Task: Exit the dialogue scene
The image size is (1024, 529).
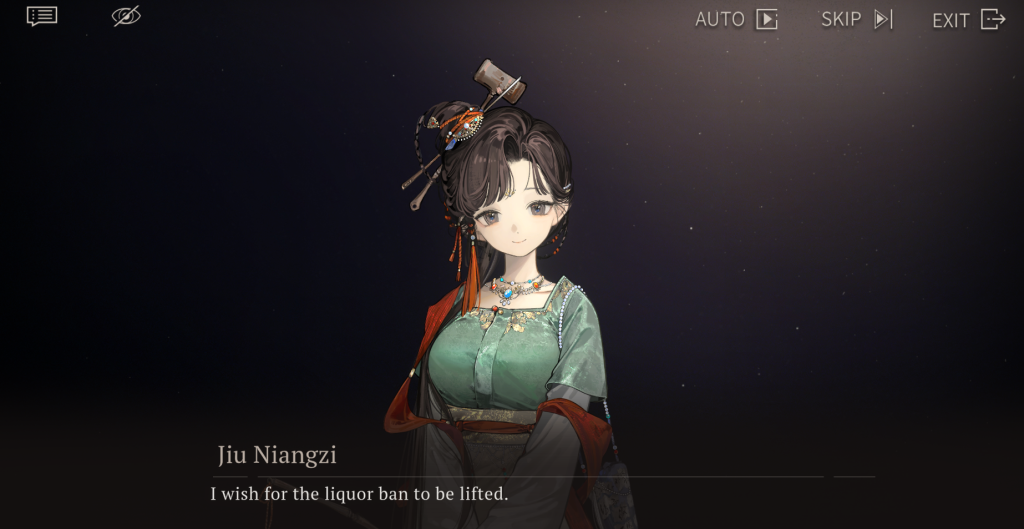Action: (967, 19)
